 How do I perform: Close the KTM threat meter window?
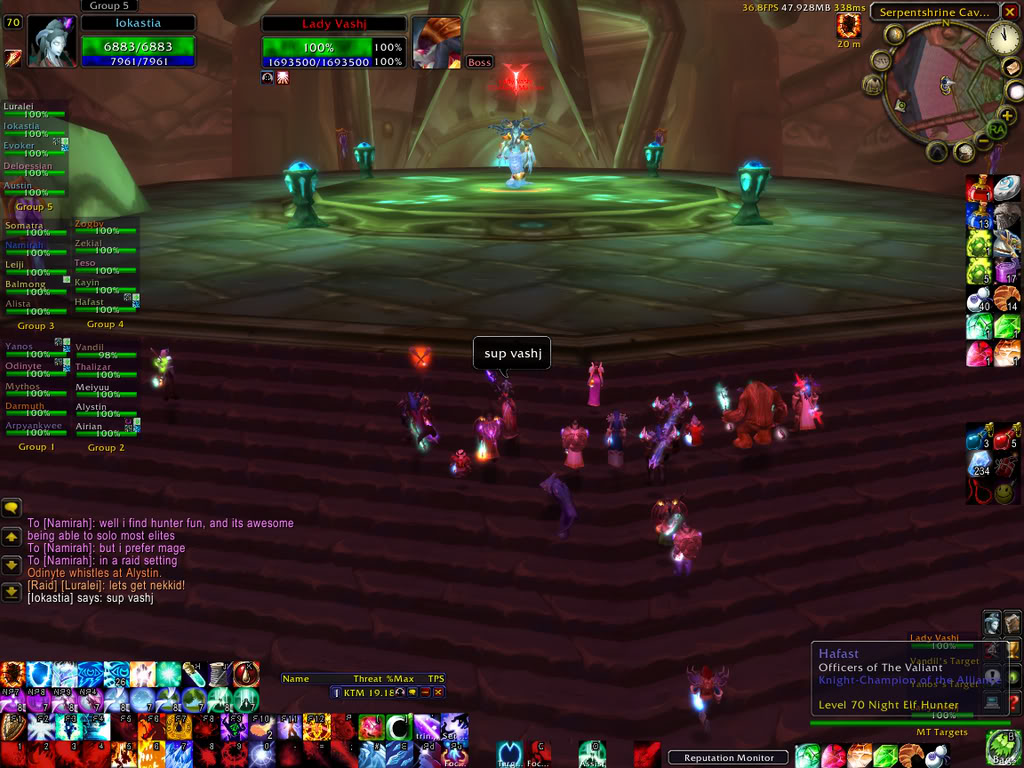(x=438, y=692)
